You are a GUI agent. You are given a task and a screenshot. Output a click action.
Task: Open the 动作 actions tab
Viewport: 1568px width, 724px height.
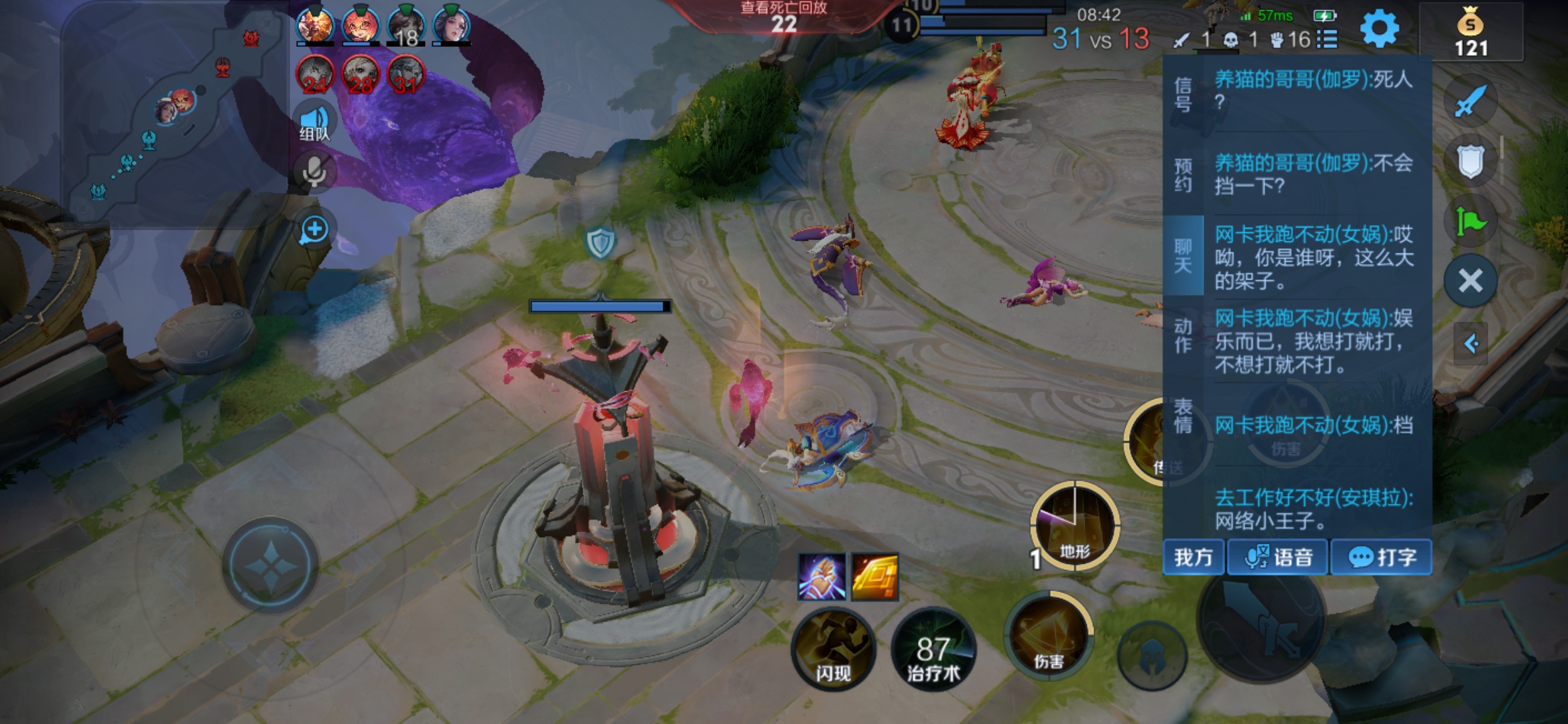[x=1183, y=335]
